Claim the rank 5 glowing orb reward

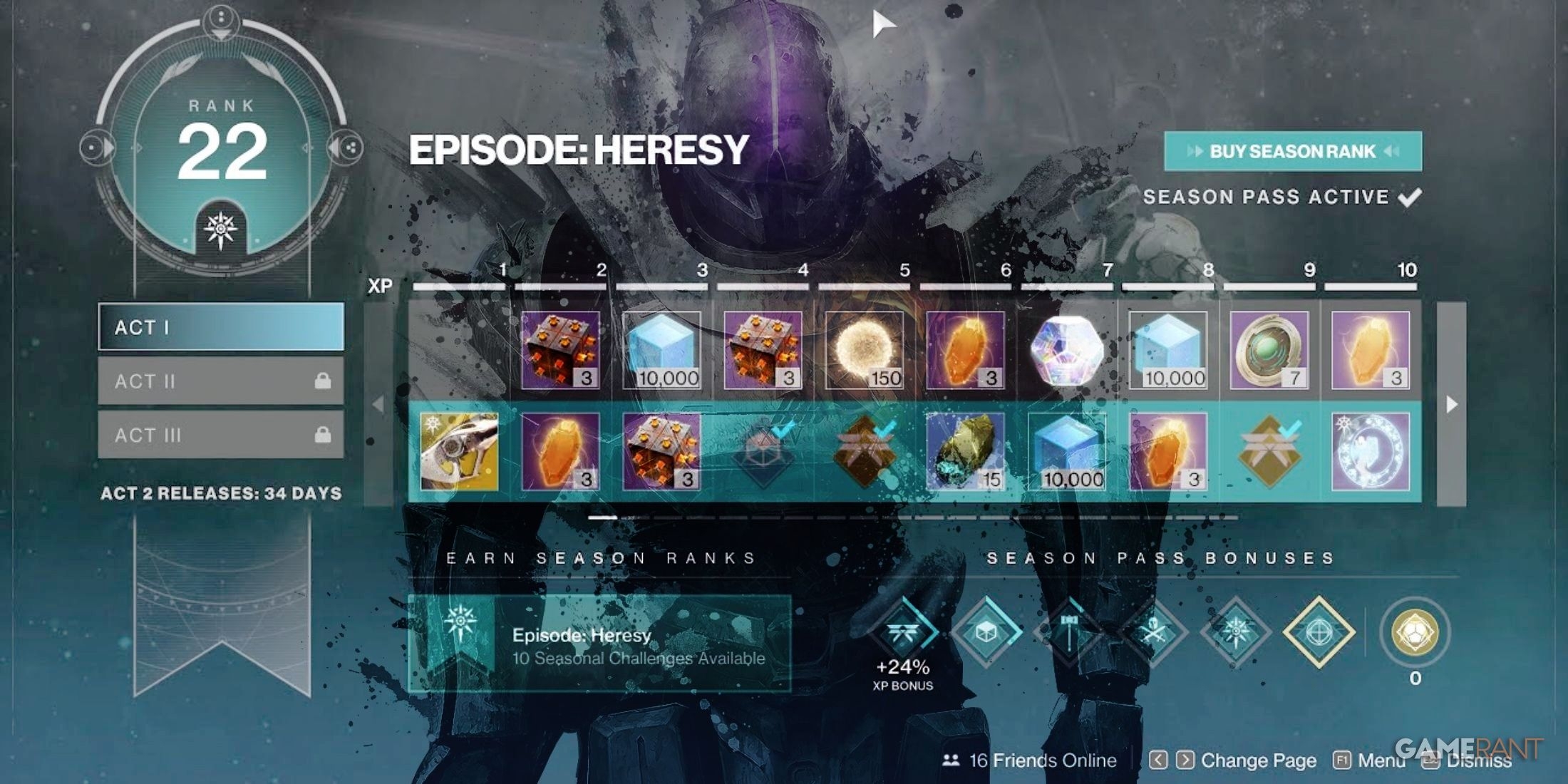[864, 350]
